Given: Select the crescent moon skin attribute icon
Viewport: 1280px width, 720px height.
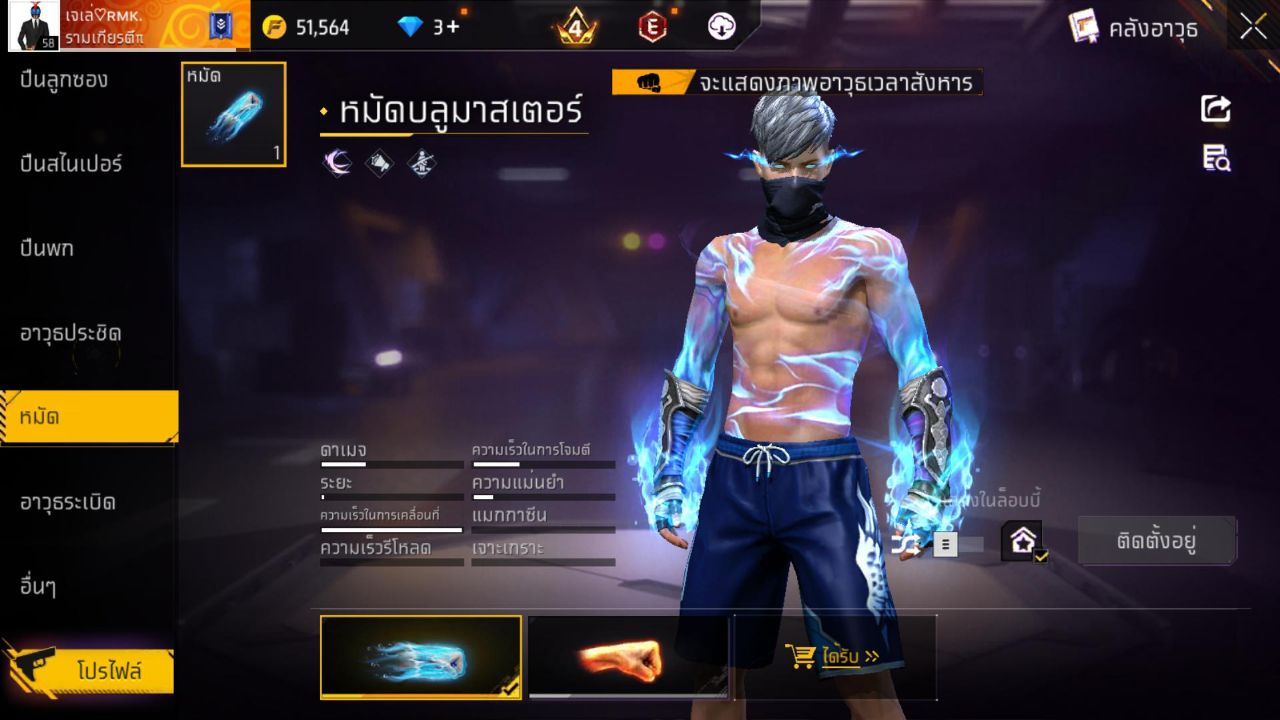Looking at the screenshot, I should 337,163.
